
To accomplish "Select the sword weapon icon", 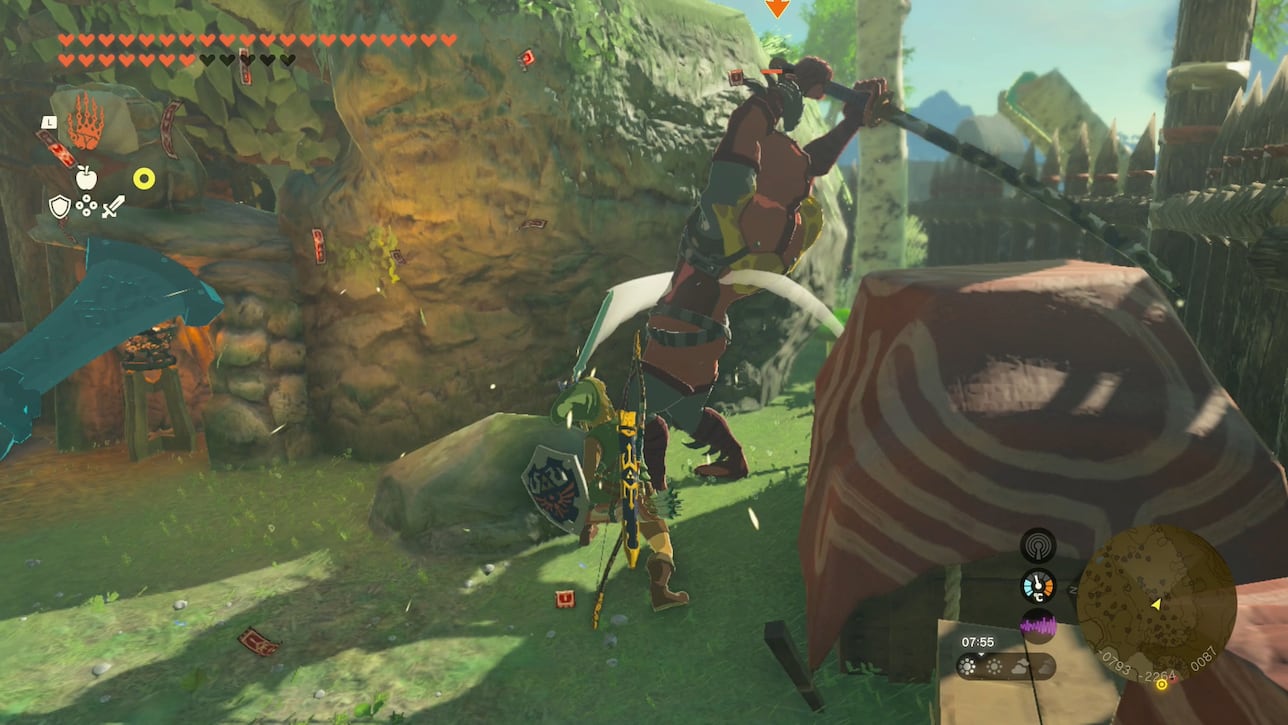I will point(113,206).
